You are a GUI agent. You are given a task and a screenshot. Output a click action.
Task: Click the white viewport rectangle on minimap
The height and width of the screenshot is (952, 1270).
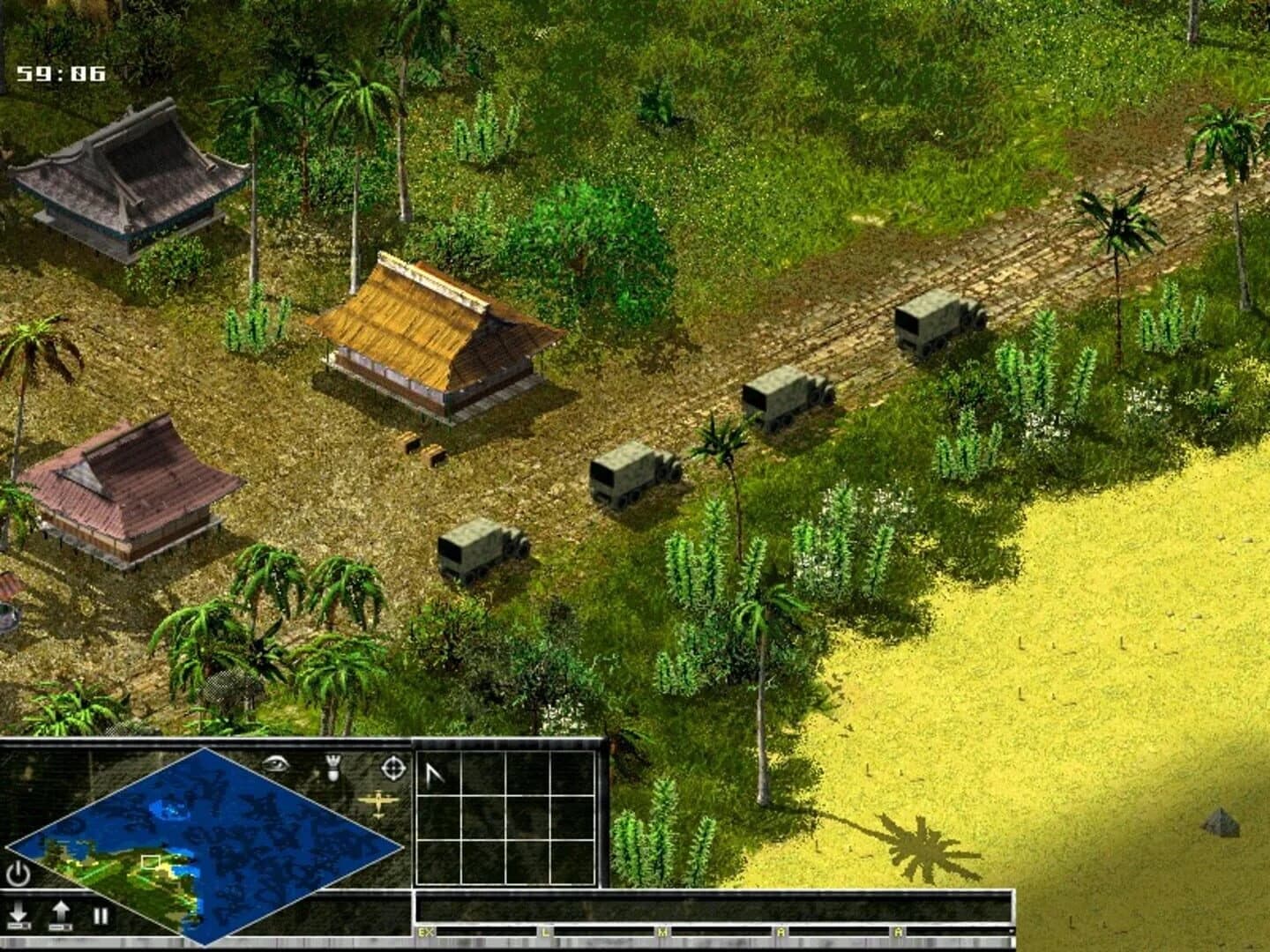click(x=152, y=862)
